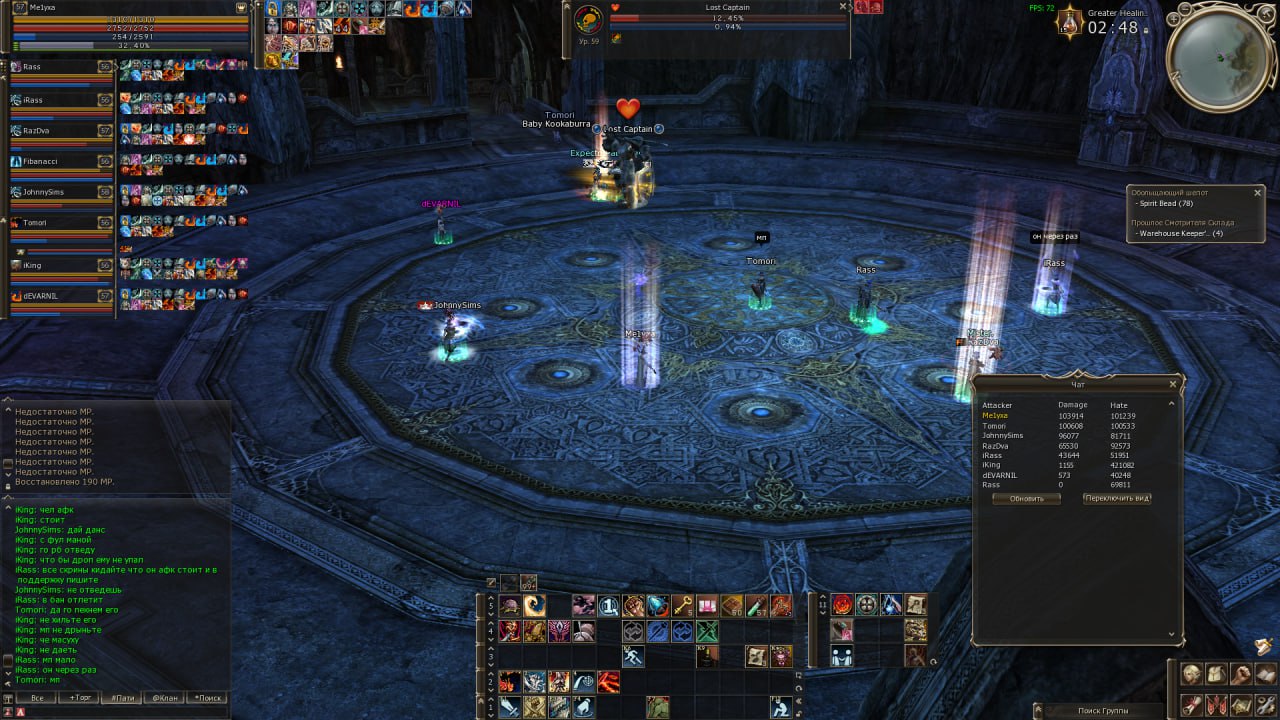Image resolution: width=1280 pixels, height=720 pixels.
Task: Switch to the Все chat tab
Action: pyautogui.click(x=37, y=698)
